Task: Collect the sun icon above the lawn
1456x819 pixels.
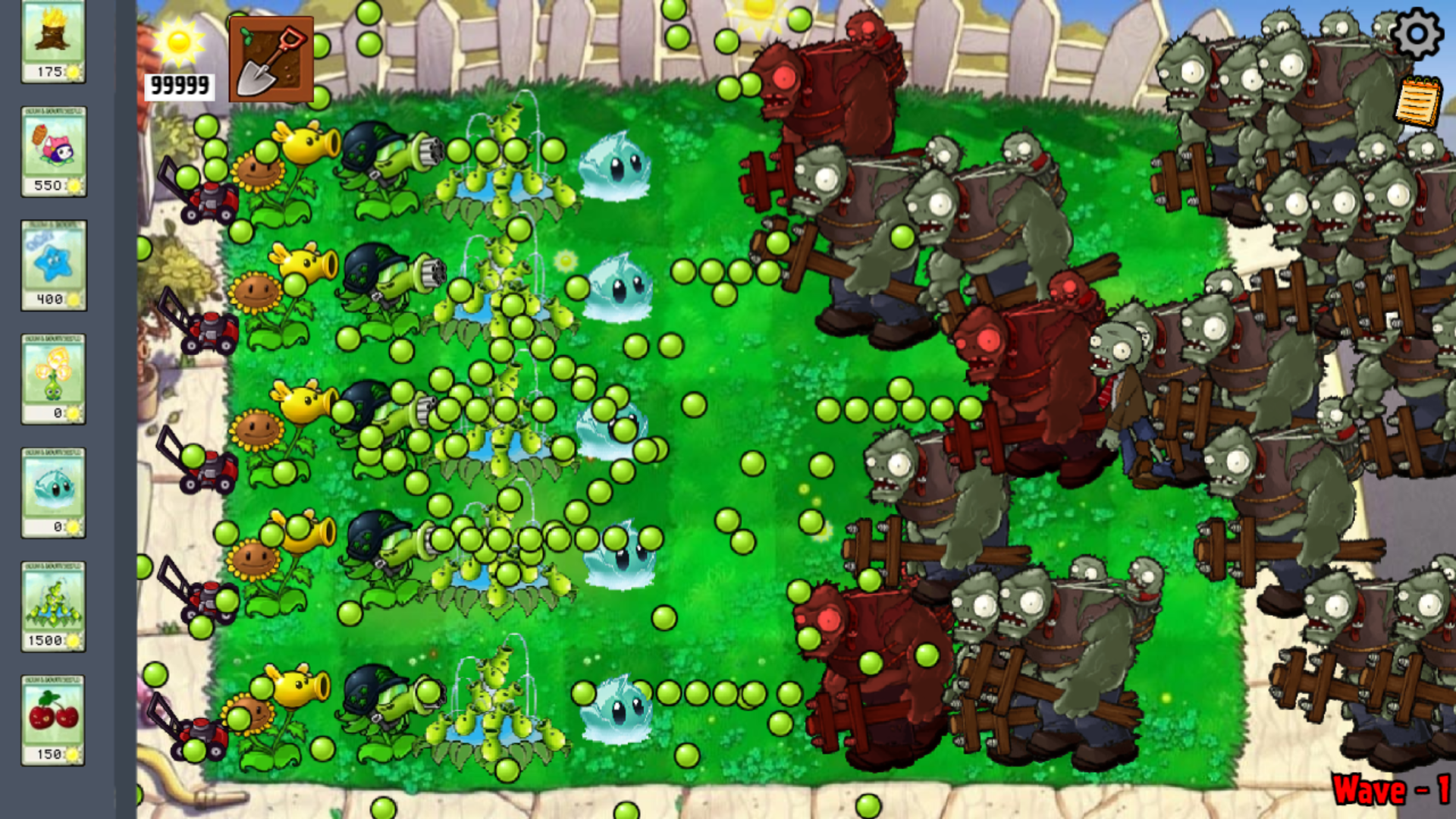Action: [759, 11]
